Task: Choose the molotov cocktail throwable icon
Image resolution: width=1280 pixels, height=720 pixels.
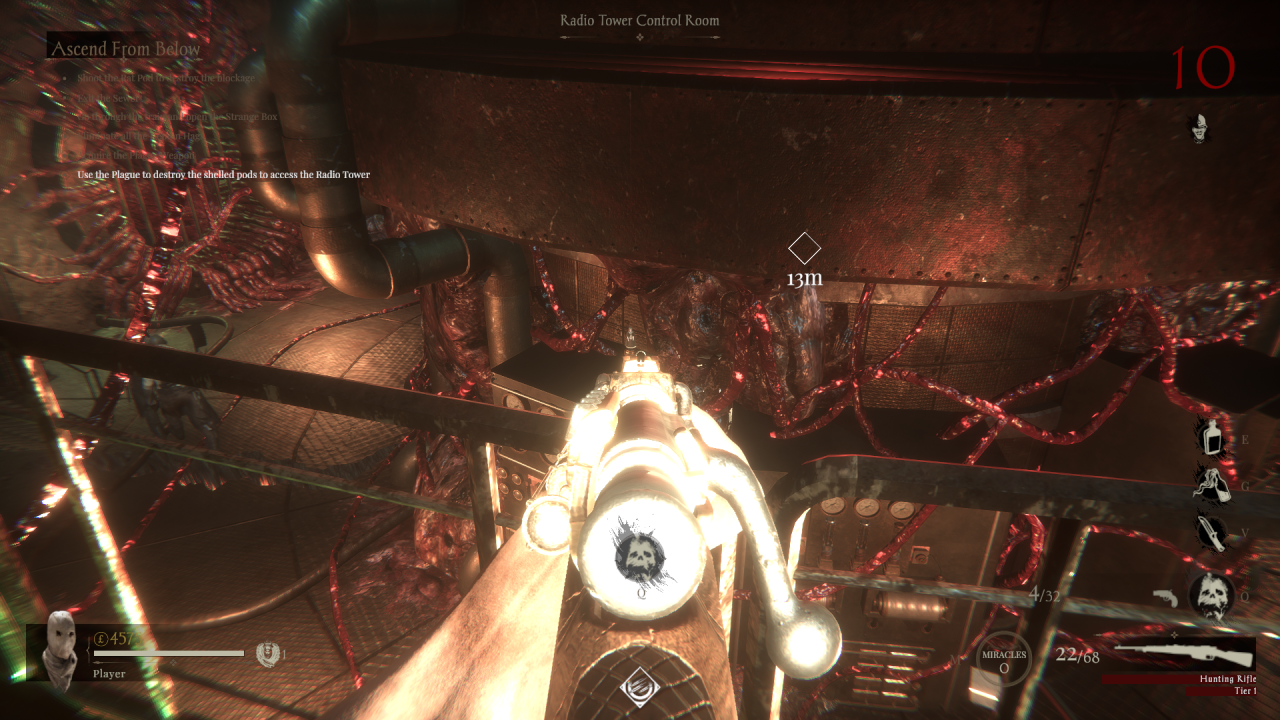Action: coord(1211,485)
